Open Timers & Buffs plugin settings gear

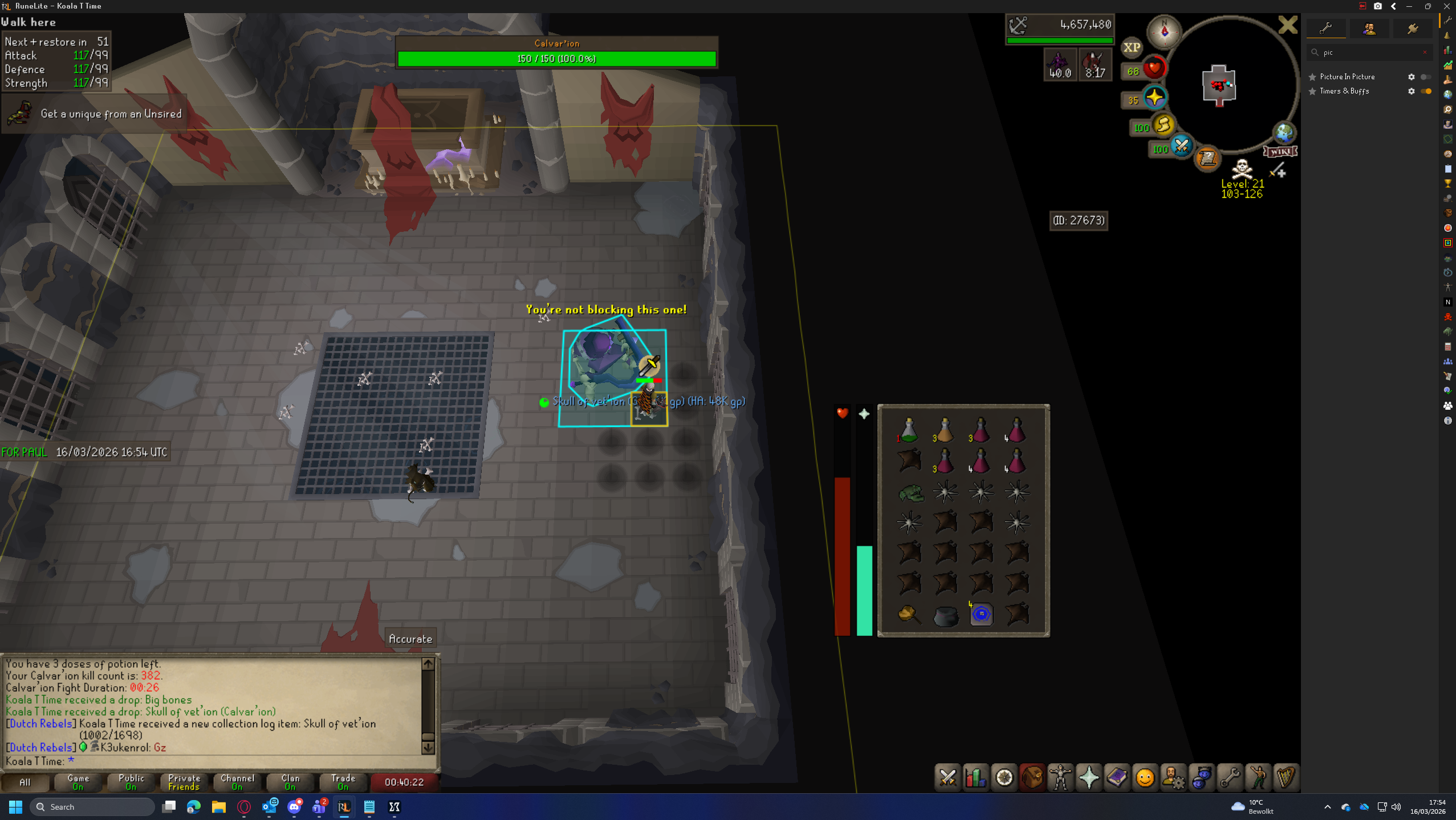coord(1411,91)
